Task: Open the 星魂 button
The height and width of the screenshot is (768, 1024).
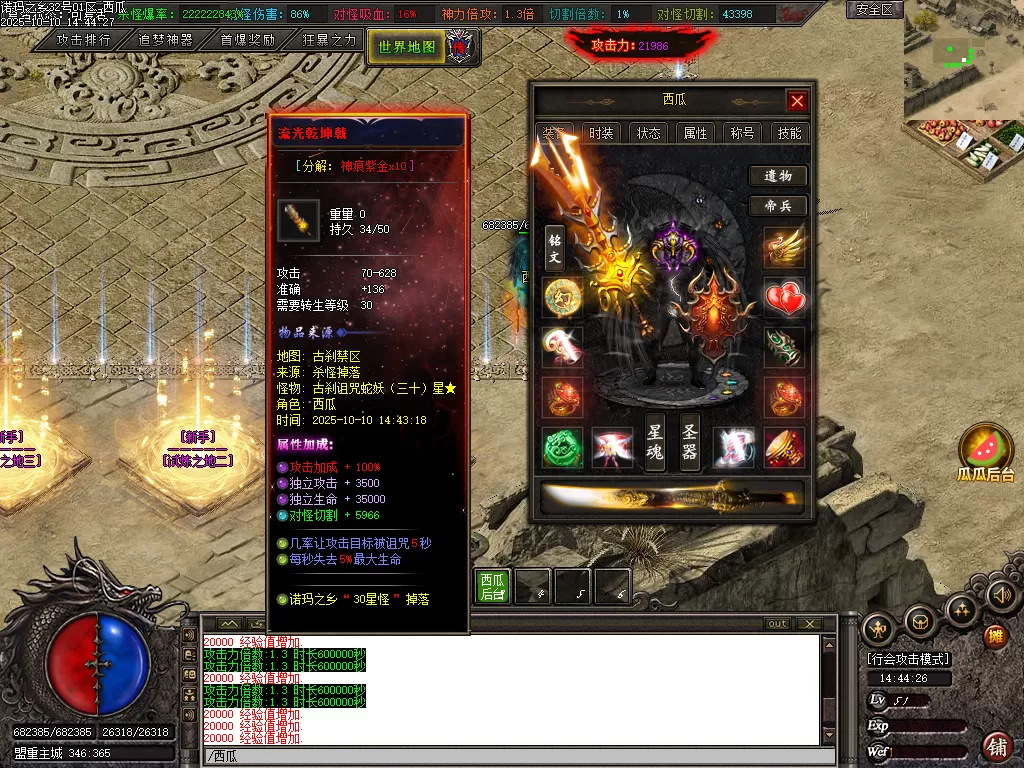Action: pyautogui.click(x=655, y=441)
